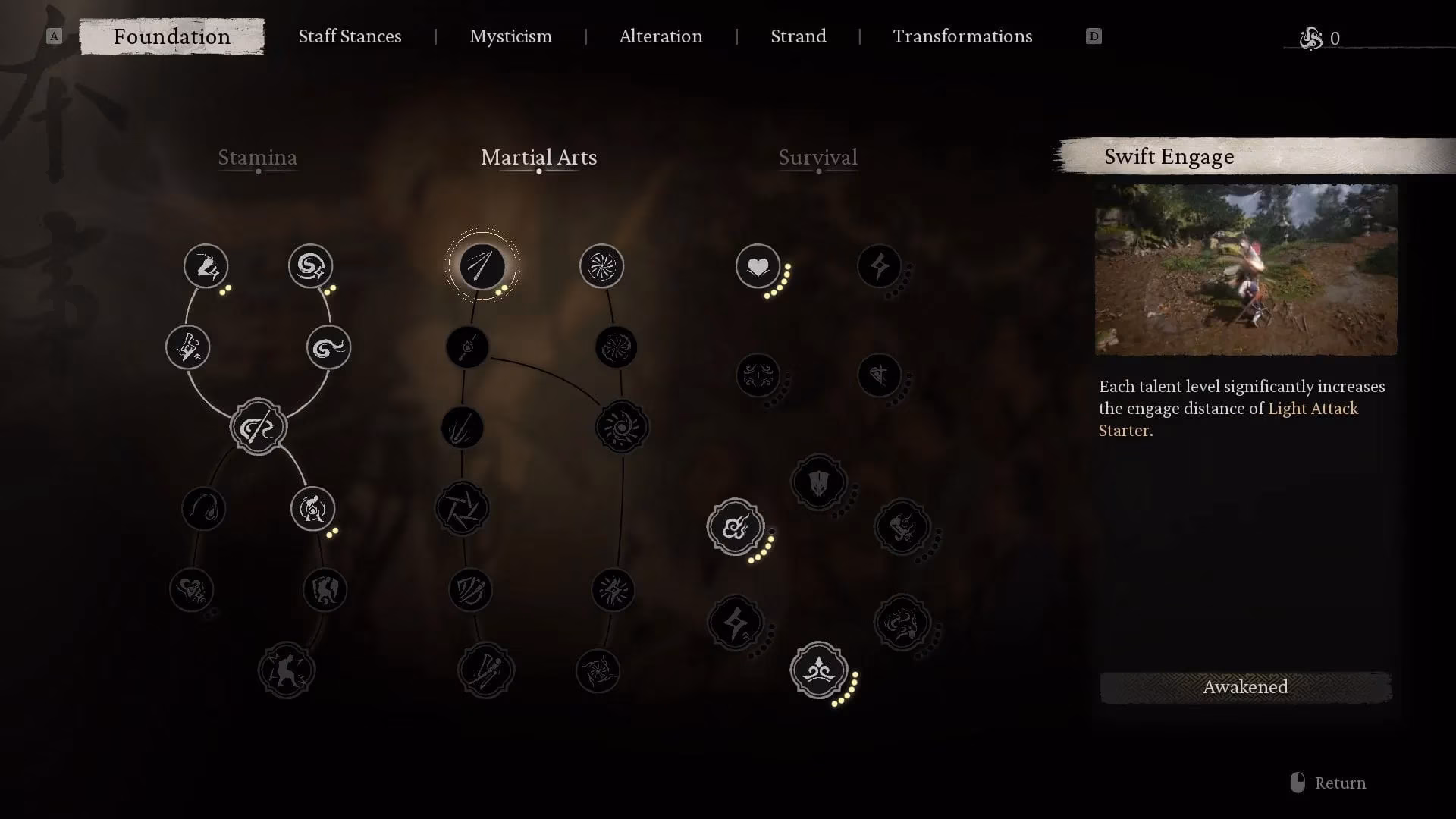Click the crouching monkey talent at Stamina tree bottom

[287, 670]
